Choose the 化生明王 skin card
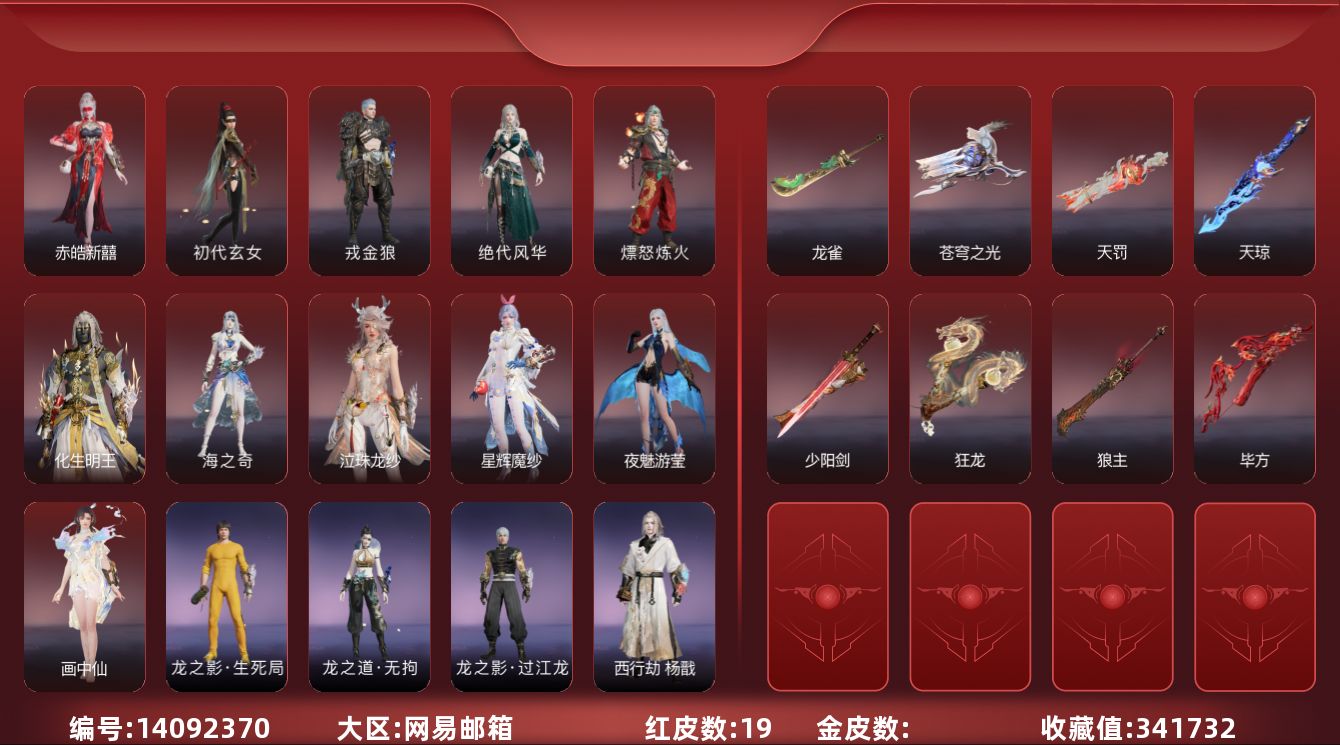Viewport: 1340px width, 745px height. (85, 388)
